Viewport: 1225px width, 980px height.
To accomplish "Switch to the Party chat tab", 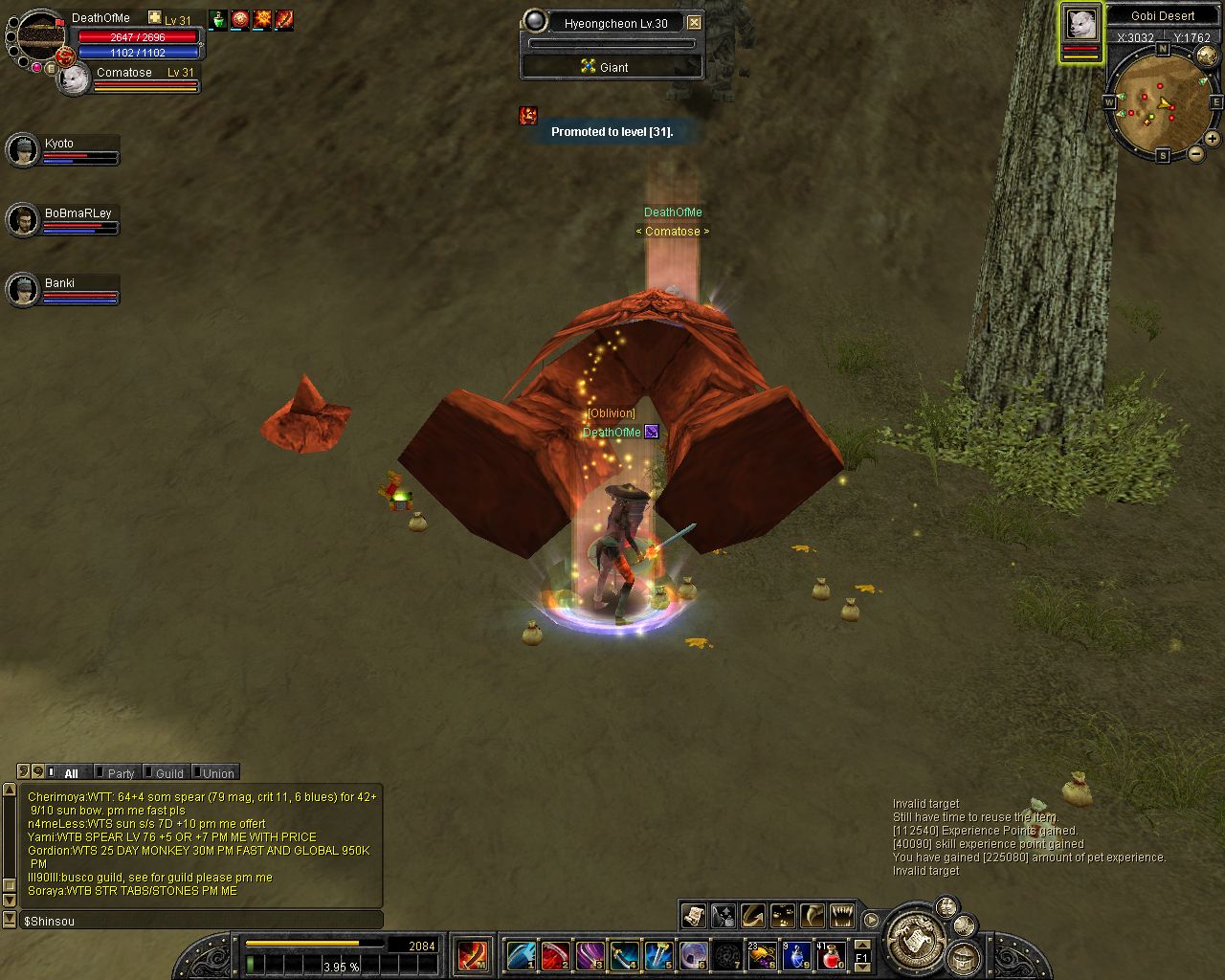I will 120,773.
